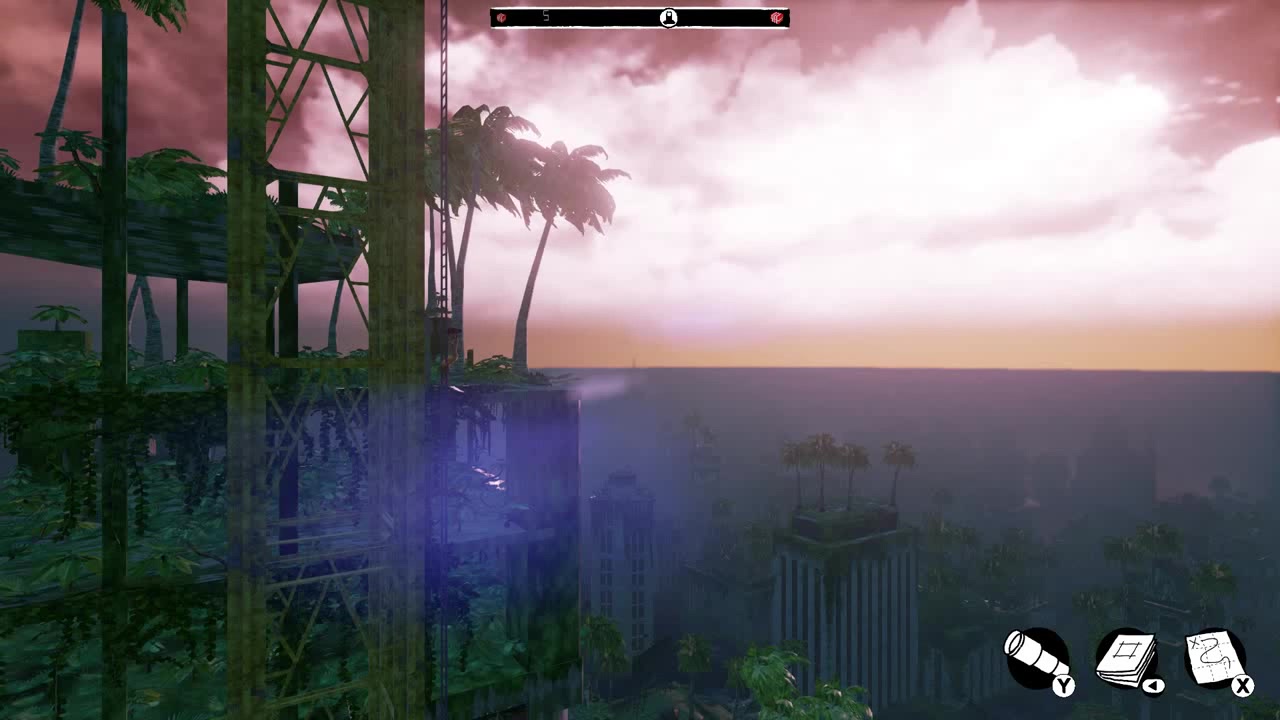This screenshot has width=1280, height=720.
Task: Click the X marker drawn on the map icon
Action: click(1192, 642)
